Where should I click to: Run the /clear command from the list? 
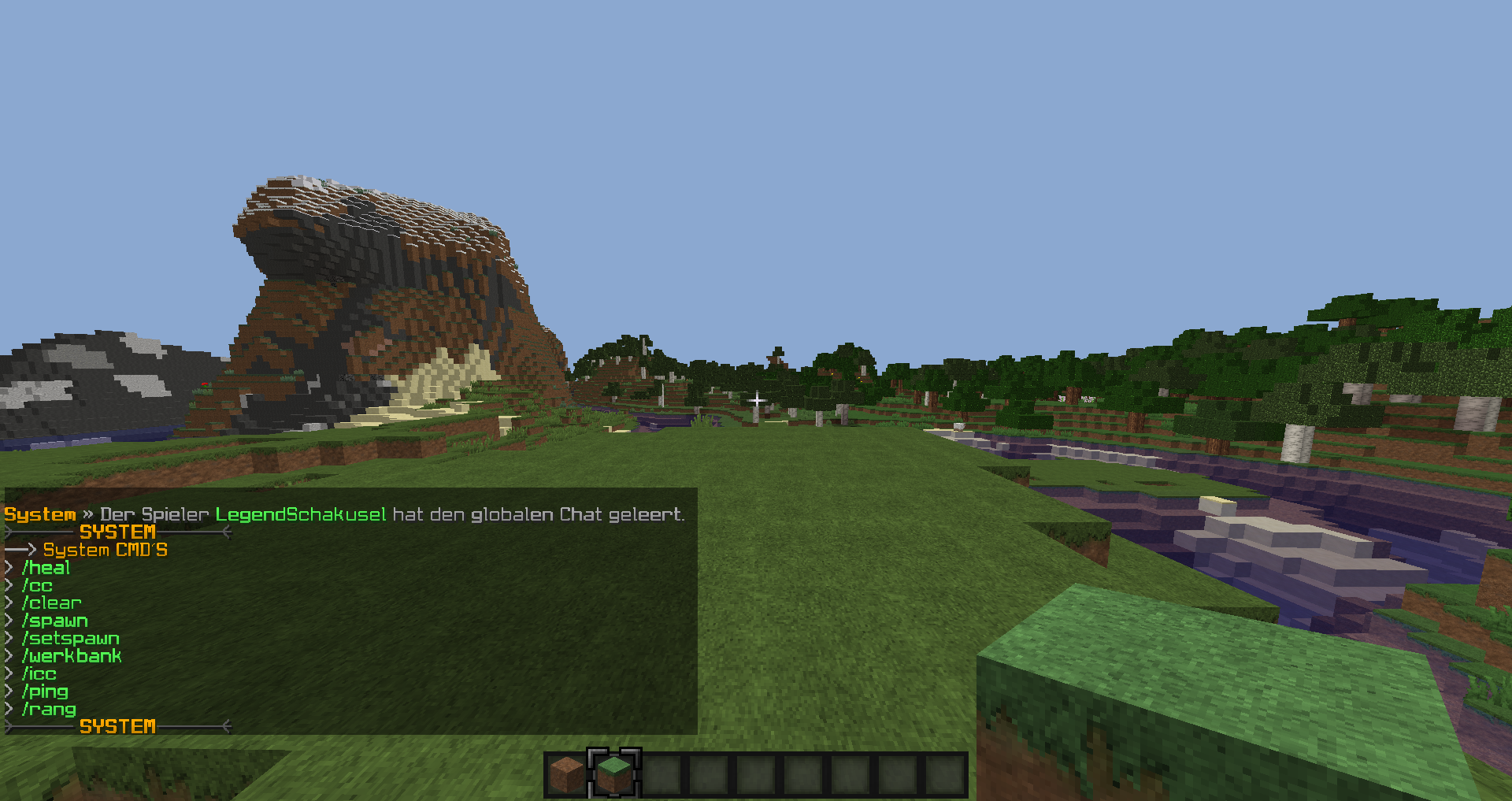click(x=52, y=603)
